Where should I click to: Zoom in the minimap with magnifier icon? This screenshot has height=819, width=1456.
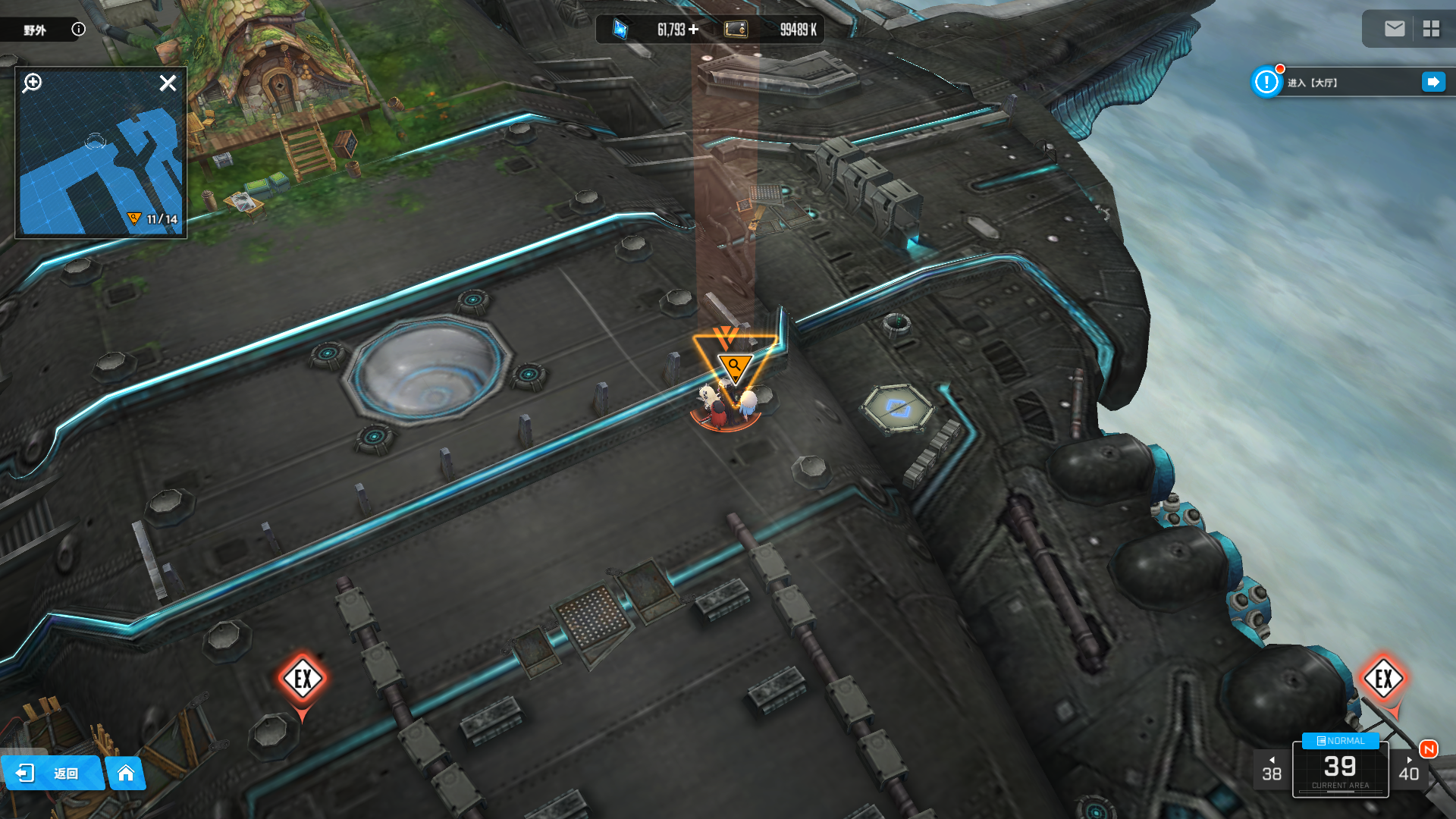point(32,83)
